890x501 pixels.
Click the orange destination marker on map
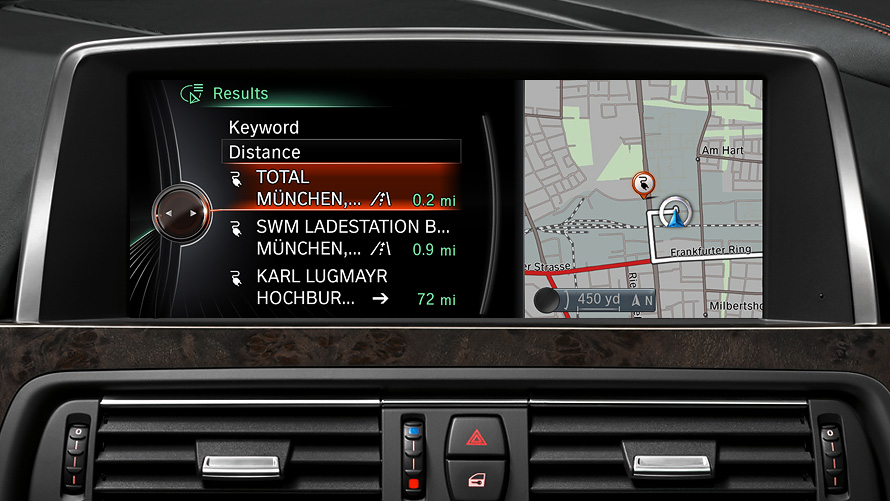pos(642,182)
